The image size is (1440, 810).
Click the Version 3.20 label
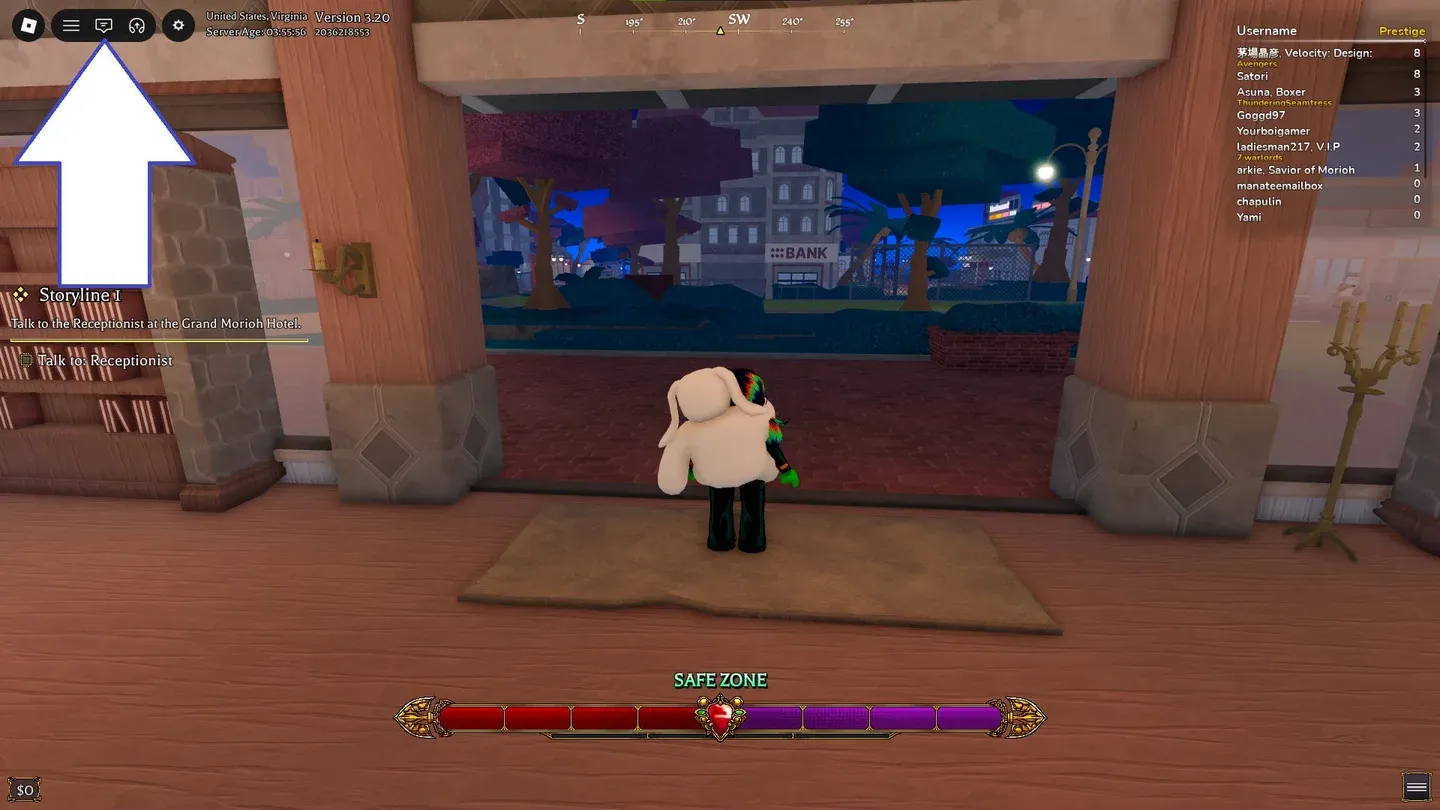pos(351,17)
